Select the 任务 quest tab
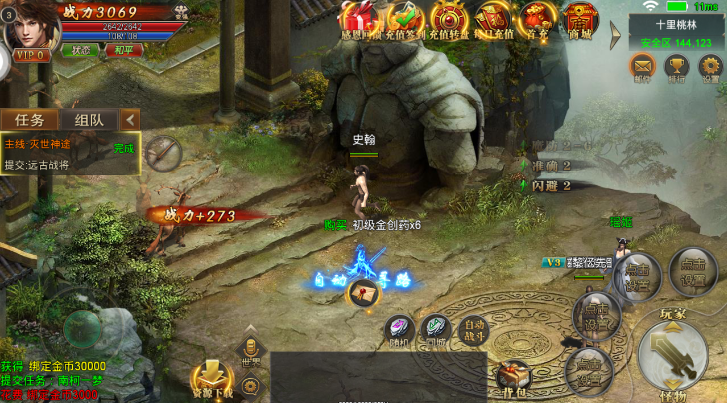Viewport: 727px width, 403px height. (29, 119)
